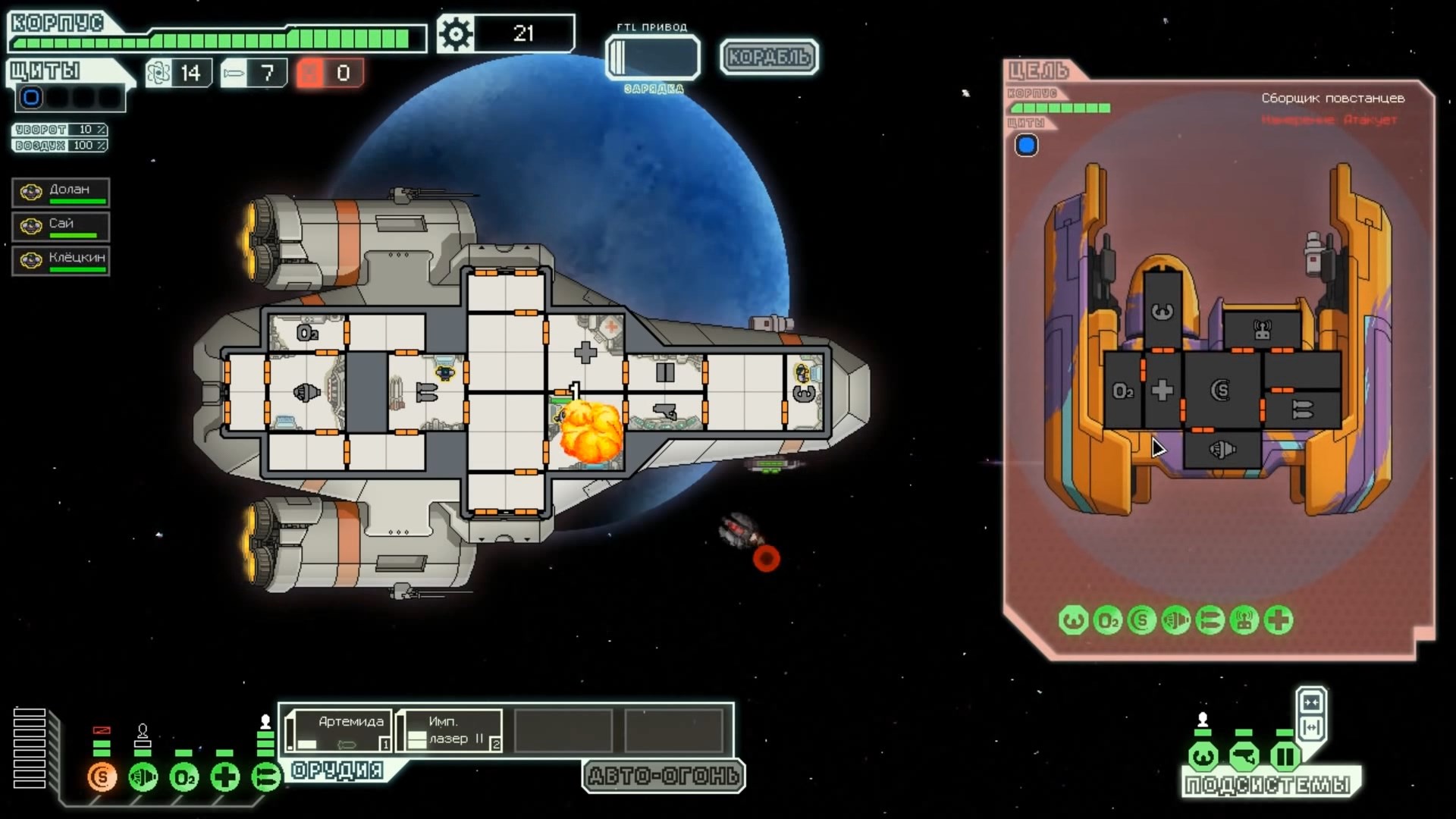The image size is (1456, 819).
Task: Close all doors with the inward-arrows button
Action: (x=1311, y=702)
